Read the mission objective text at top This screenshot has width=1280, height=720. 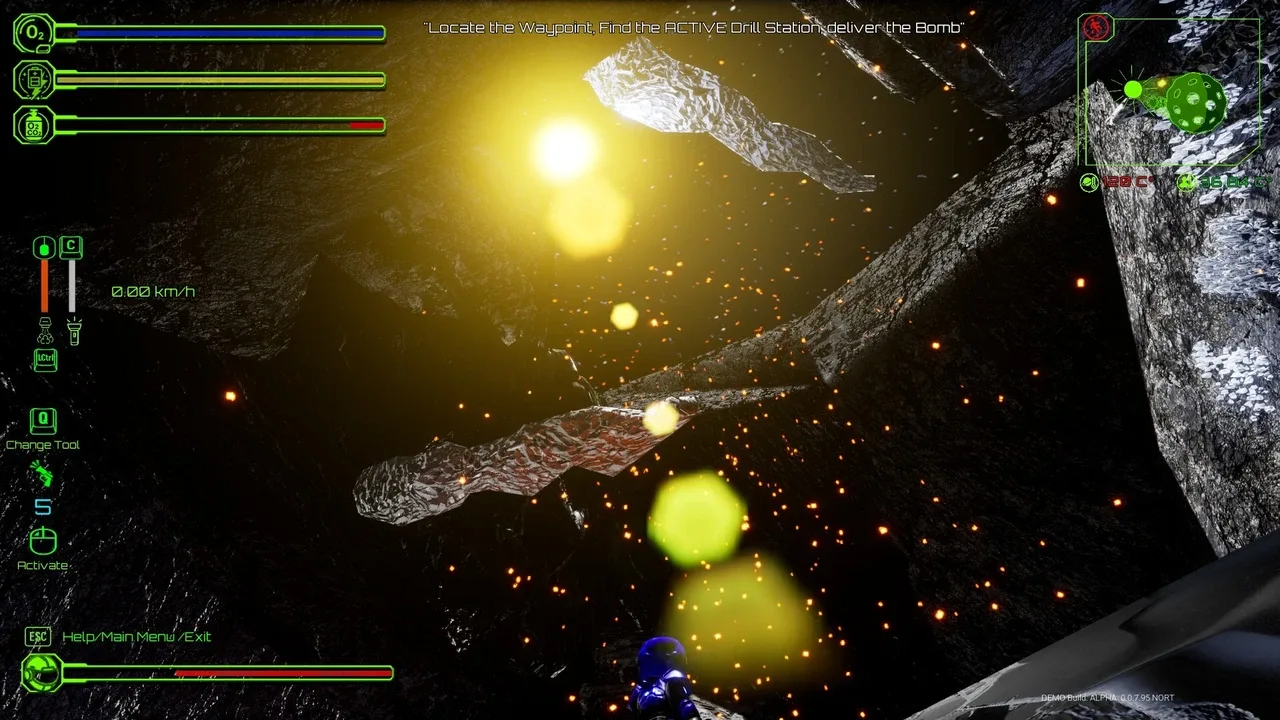[694, 28]
